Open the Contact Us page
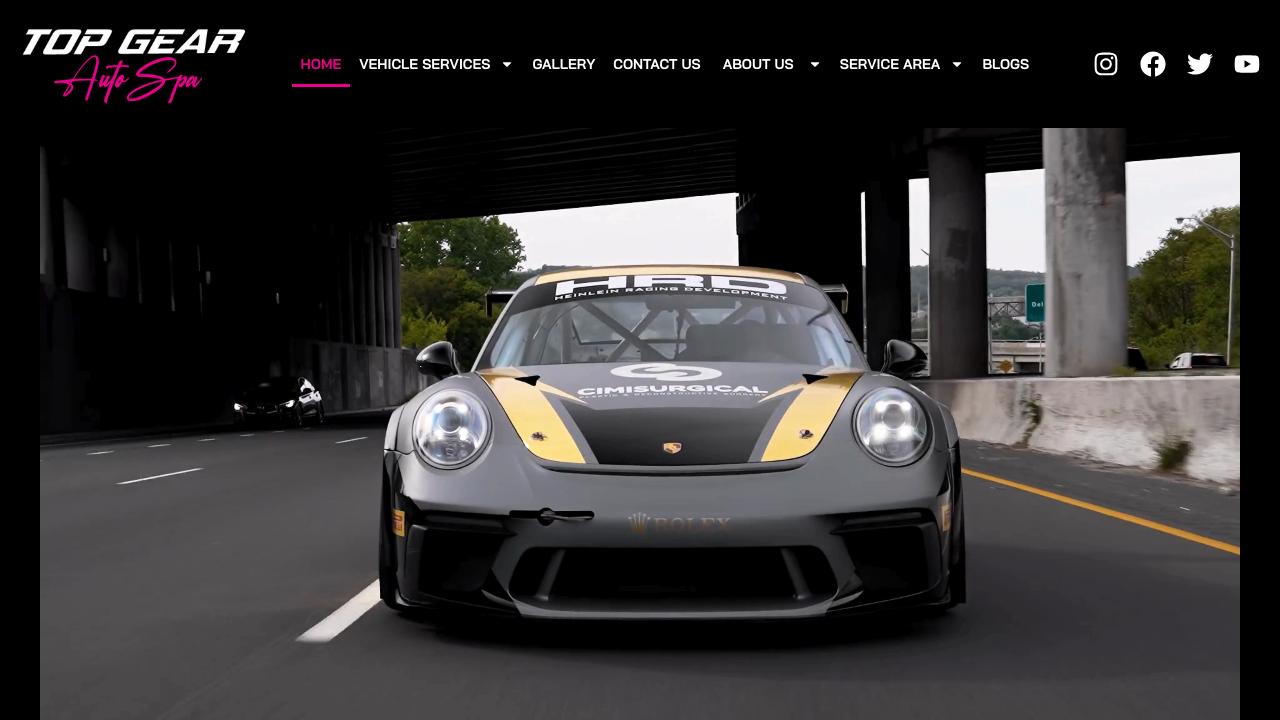The width and height of the screenshot is (1280, 720). pos(656,64)
